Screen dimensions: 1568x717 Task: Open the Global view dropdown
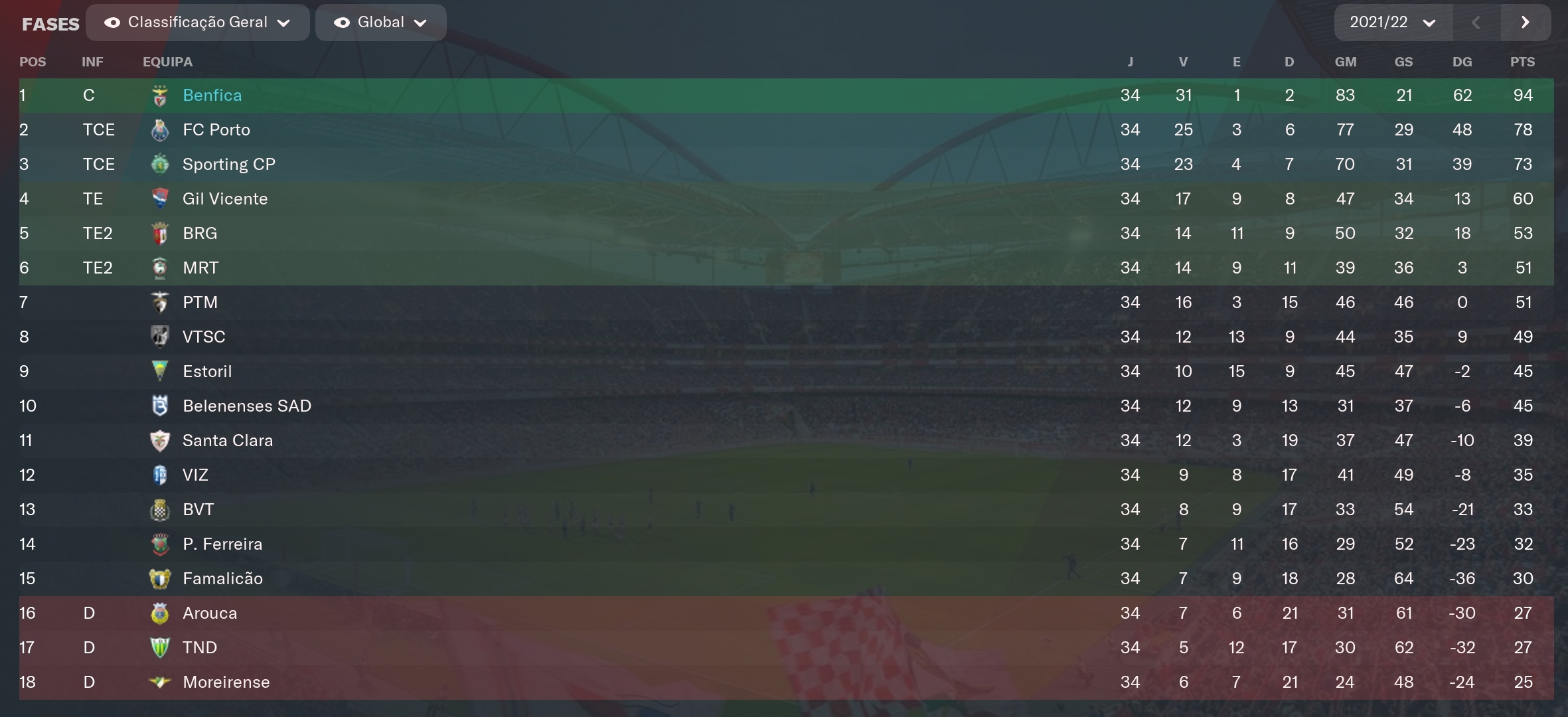pyautogui.click(x=380, y=23)
